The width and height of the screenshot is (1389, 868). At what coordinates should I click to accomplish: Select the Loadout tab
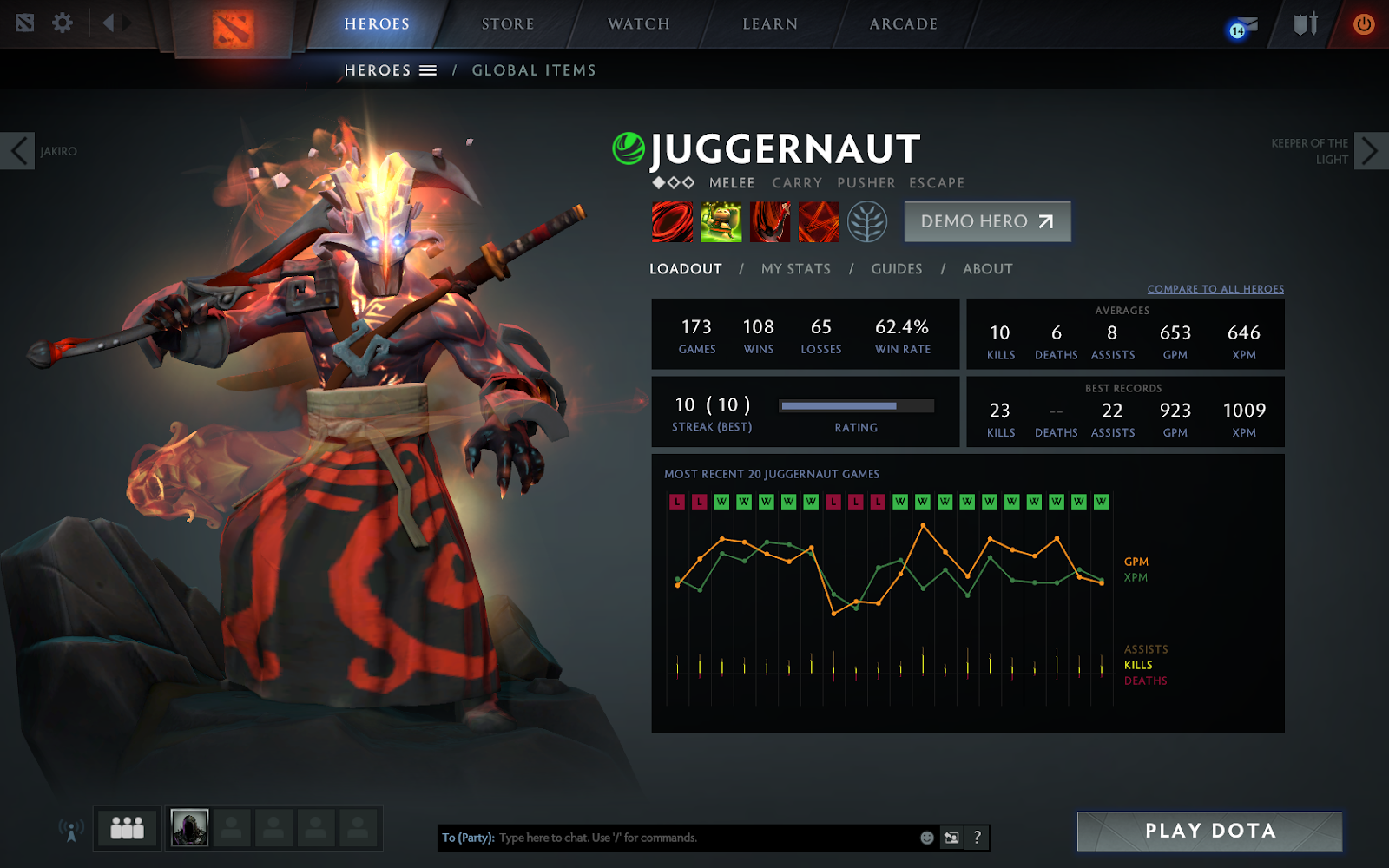click(x=685, y=269)
